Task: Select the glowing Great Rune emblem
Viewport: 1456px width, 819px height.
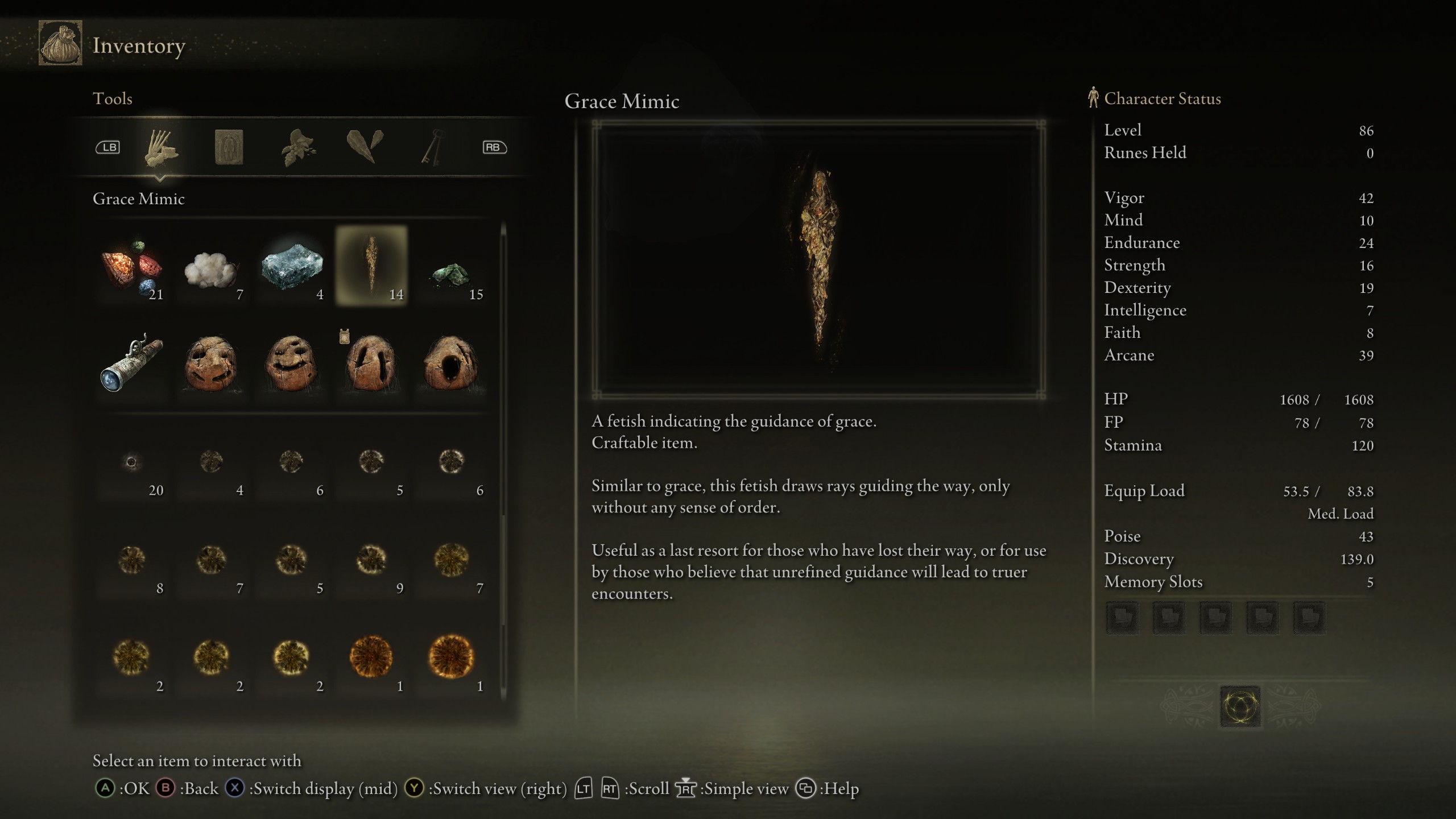Action: pos(1240,707)
